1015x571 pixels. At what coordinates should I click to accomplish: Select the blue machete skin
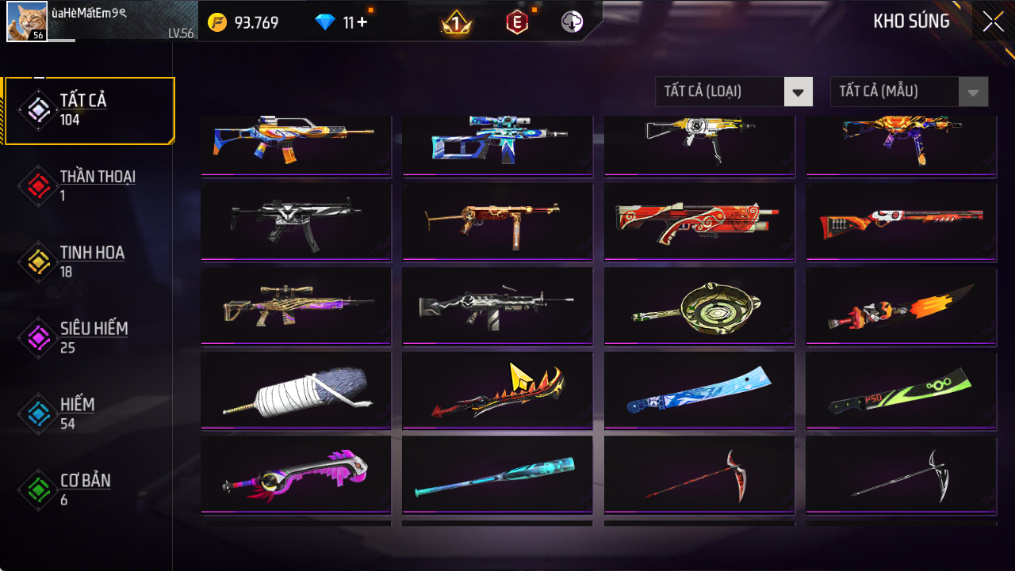tap(699, 391)
